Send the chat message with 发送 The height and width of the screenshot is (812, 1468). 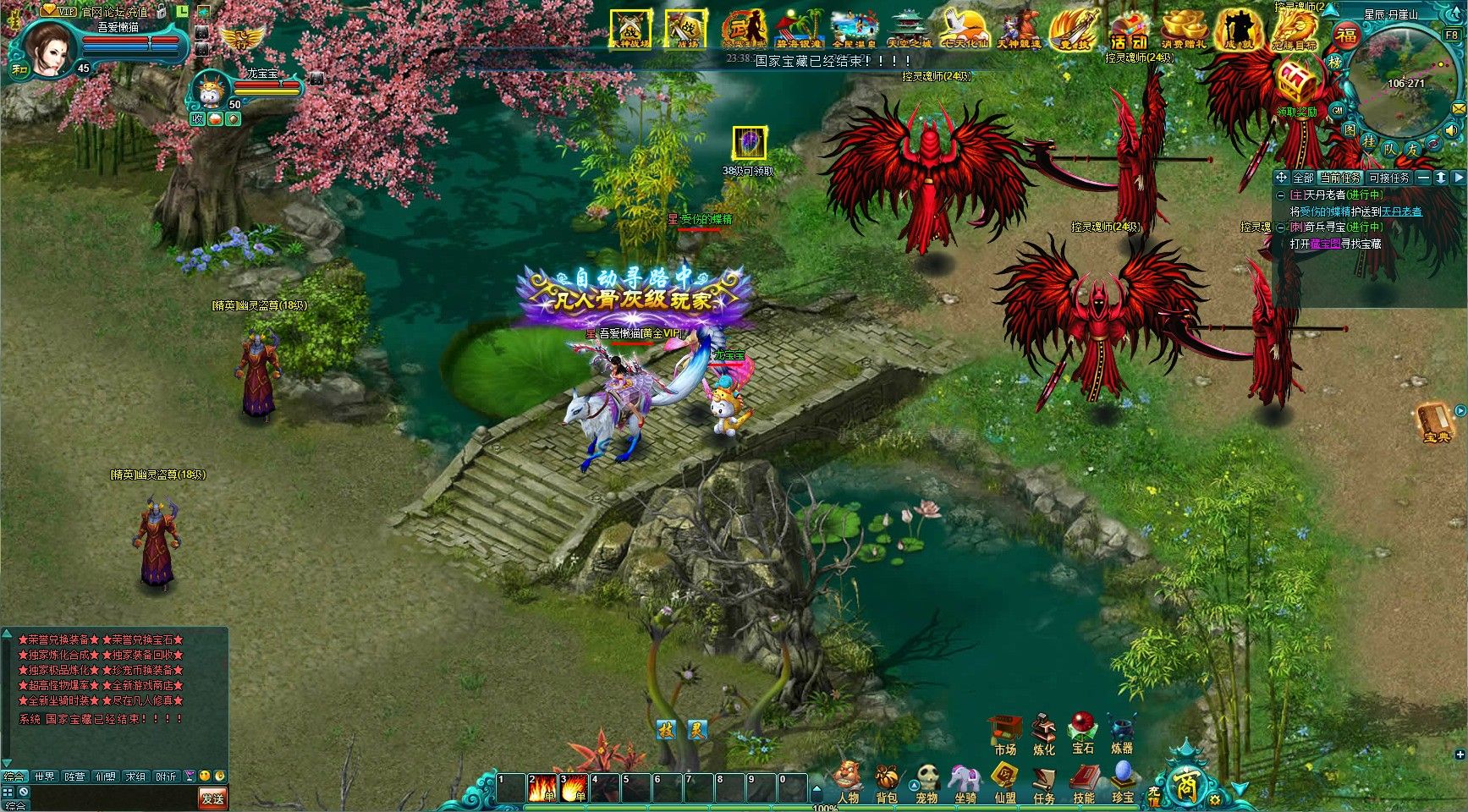click(x=212, y=798)
